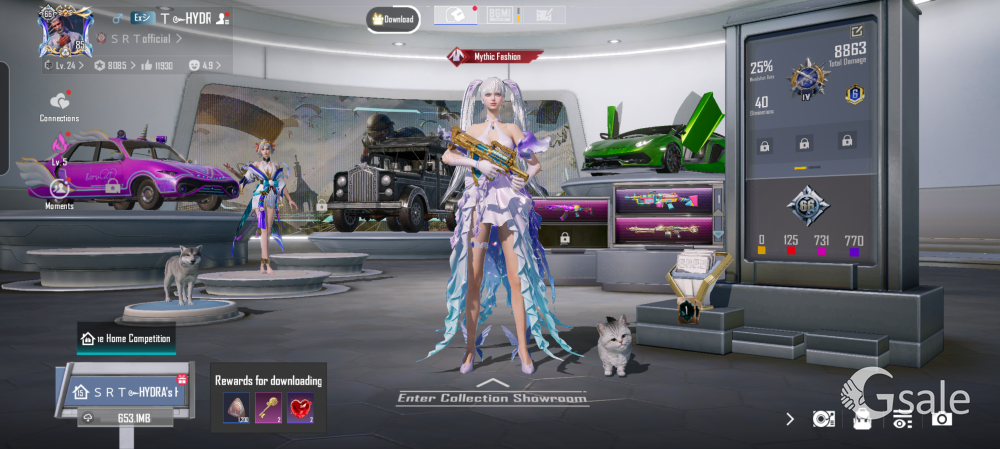Select the golden key reward item

(267, 406)
